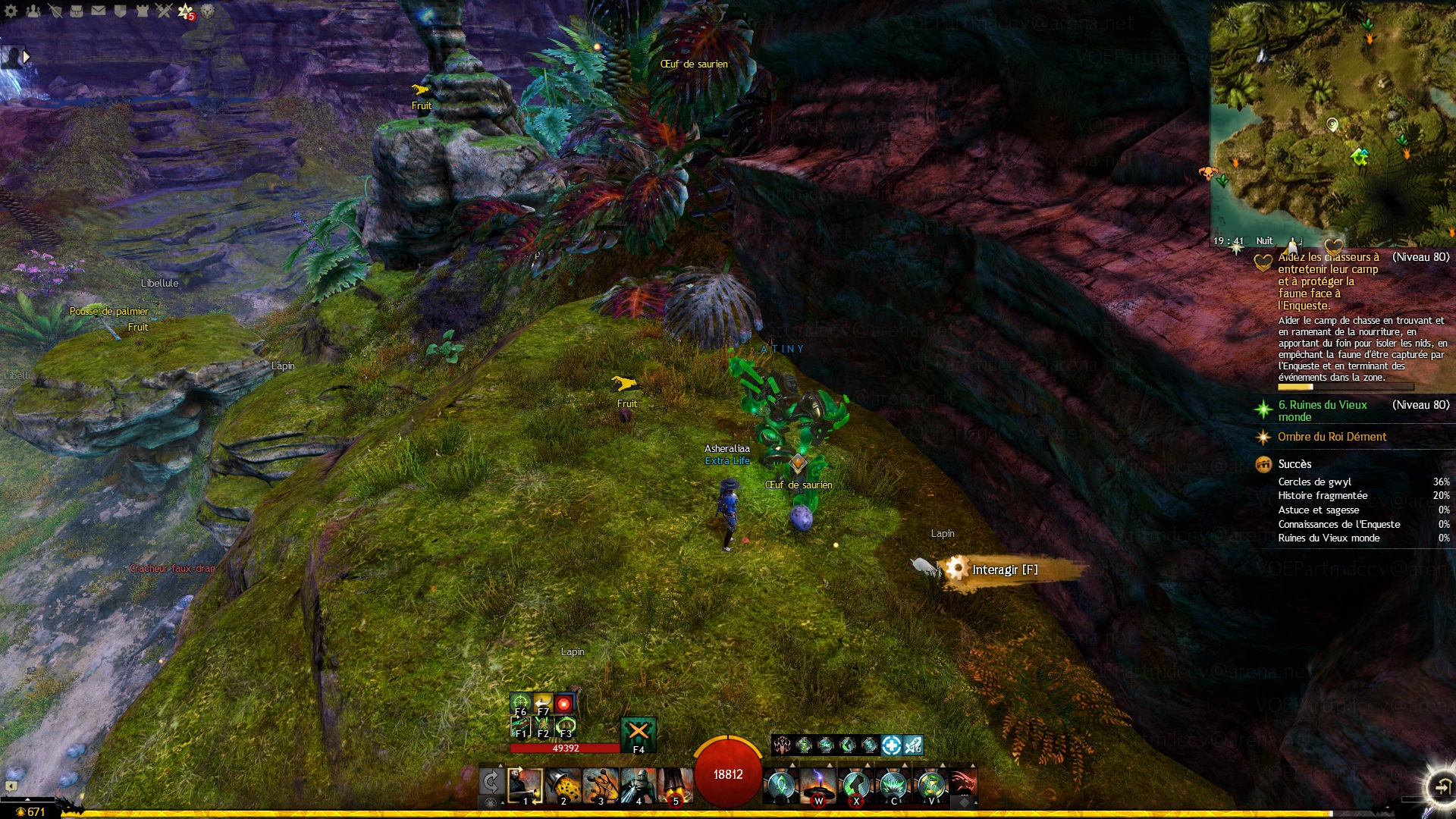
Task: Open the PvP crossed swords panel
Action: coord(164,11)
